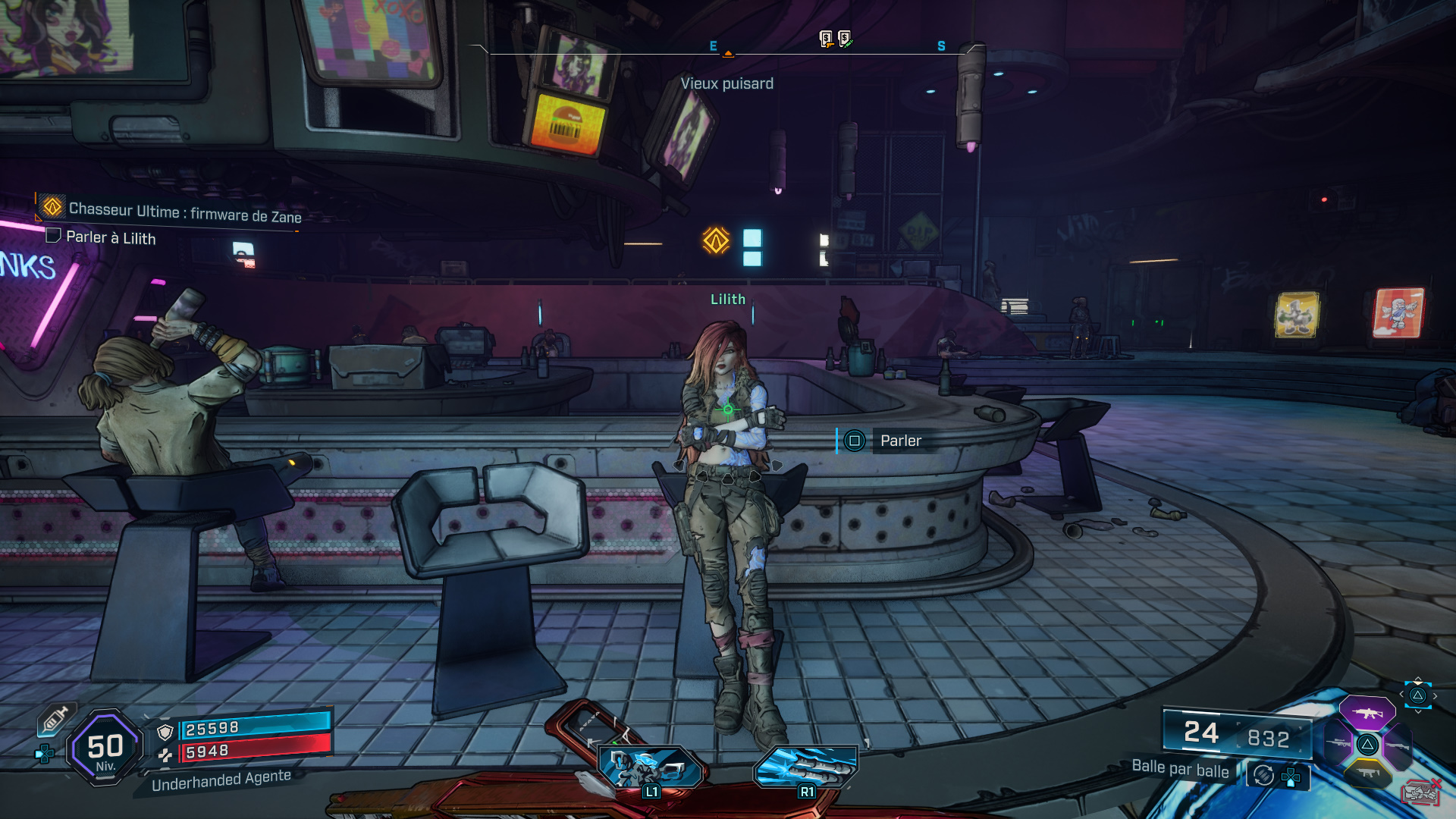The height and width of the screenshot is (819, 1456).
Task: Select the quest title Chasseur Ultime firmware de Zane
Action: pos(184,215)
